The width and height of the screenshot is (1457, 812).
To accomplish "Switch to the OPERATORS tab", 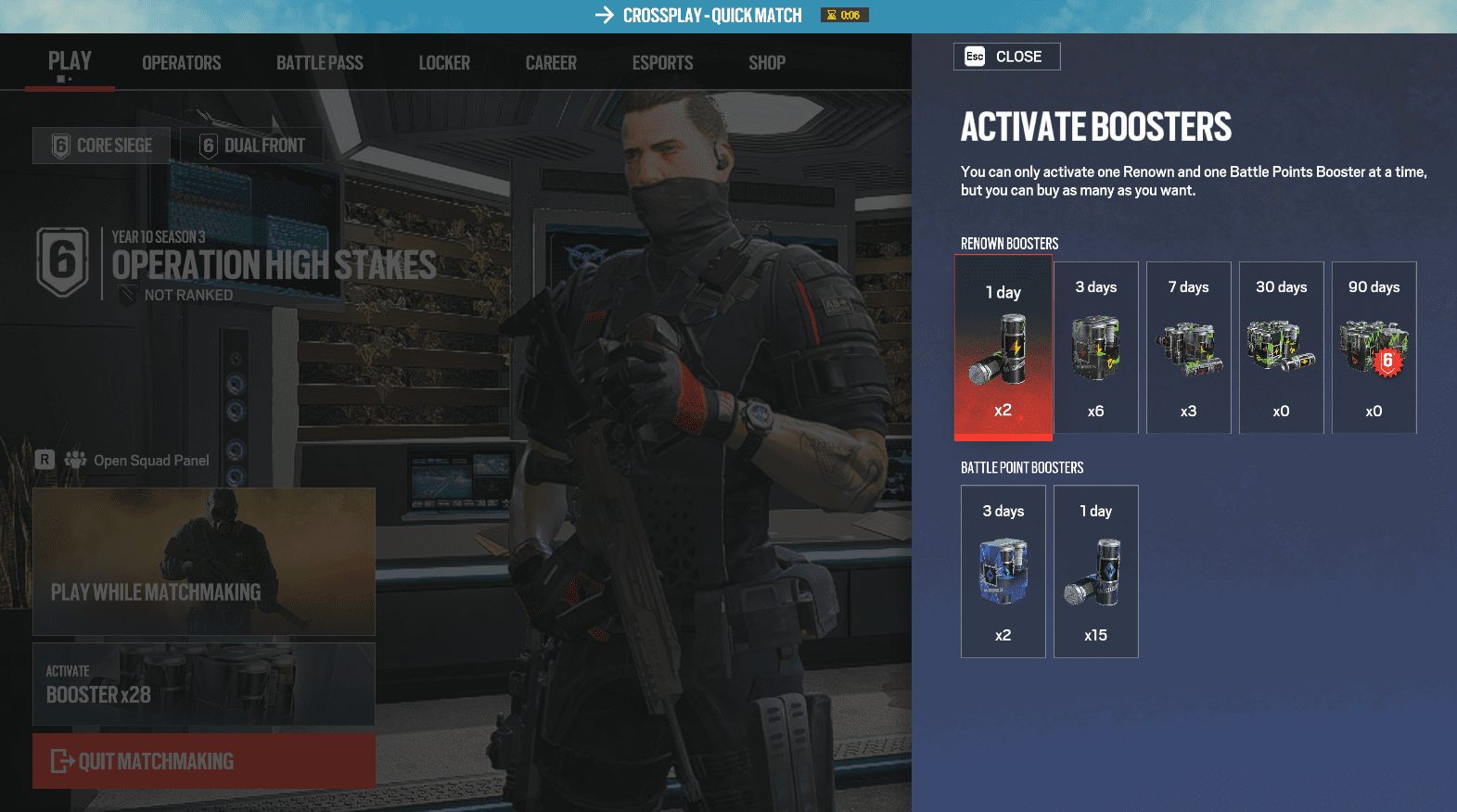I will coord(181,62).
